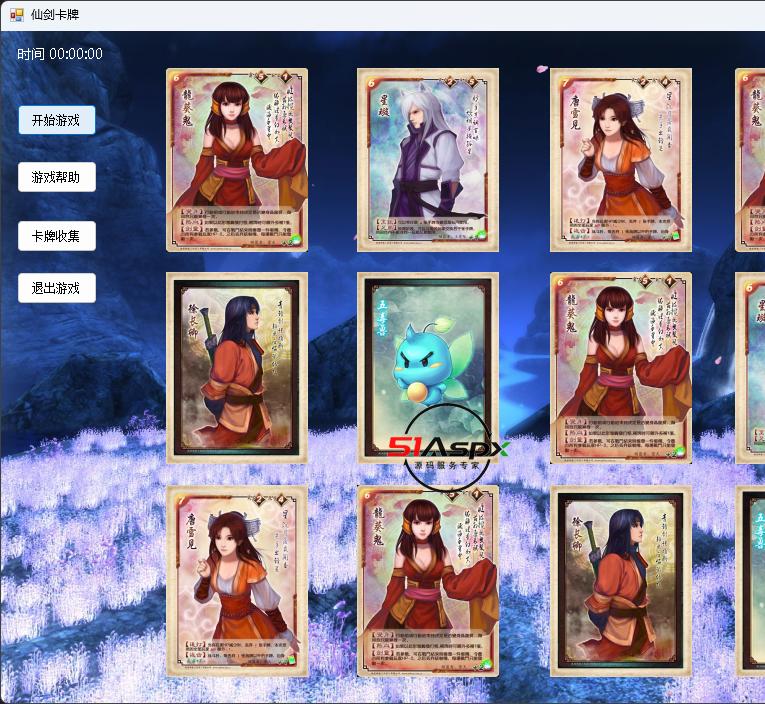Open the 游戏帮助 game help
The width and height of the screenshot is (765, 704).
click(x=56, y=177)
